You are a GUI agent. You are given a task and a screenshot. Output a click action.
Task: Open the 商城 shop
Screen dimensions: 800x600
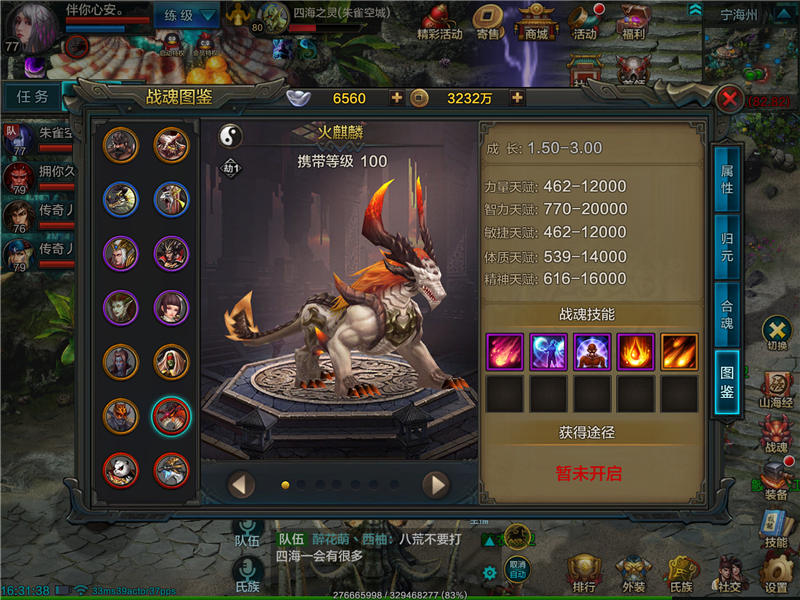537,22
